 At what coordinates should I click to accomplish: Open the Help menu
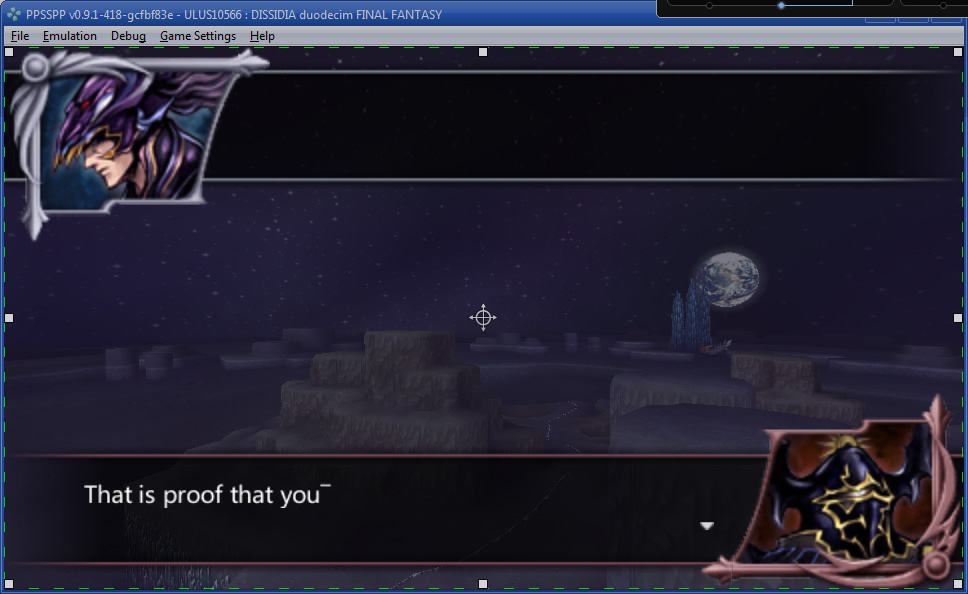click(x=262, y=36)
